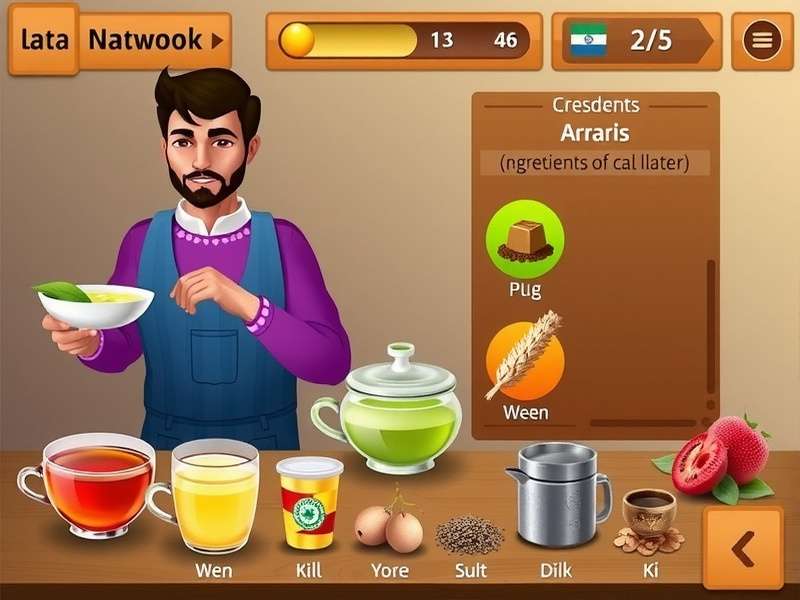Open the hamburger menu button
This screenshot has width=800, height=600.
coord(762,41)
